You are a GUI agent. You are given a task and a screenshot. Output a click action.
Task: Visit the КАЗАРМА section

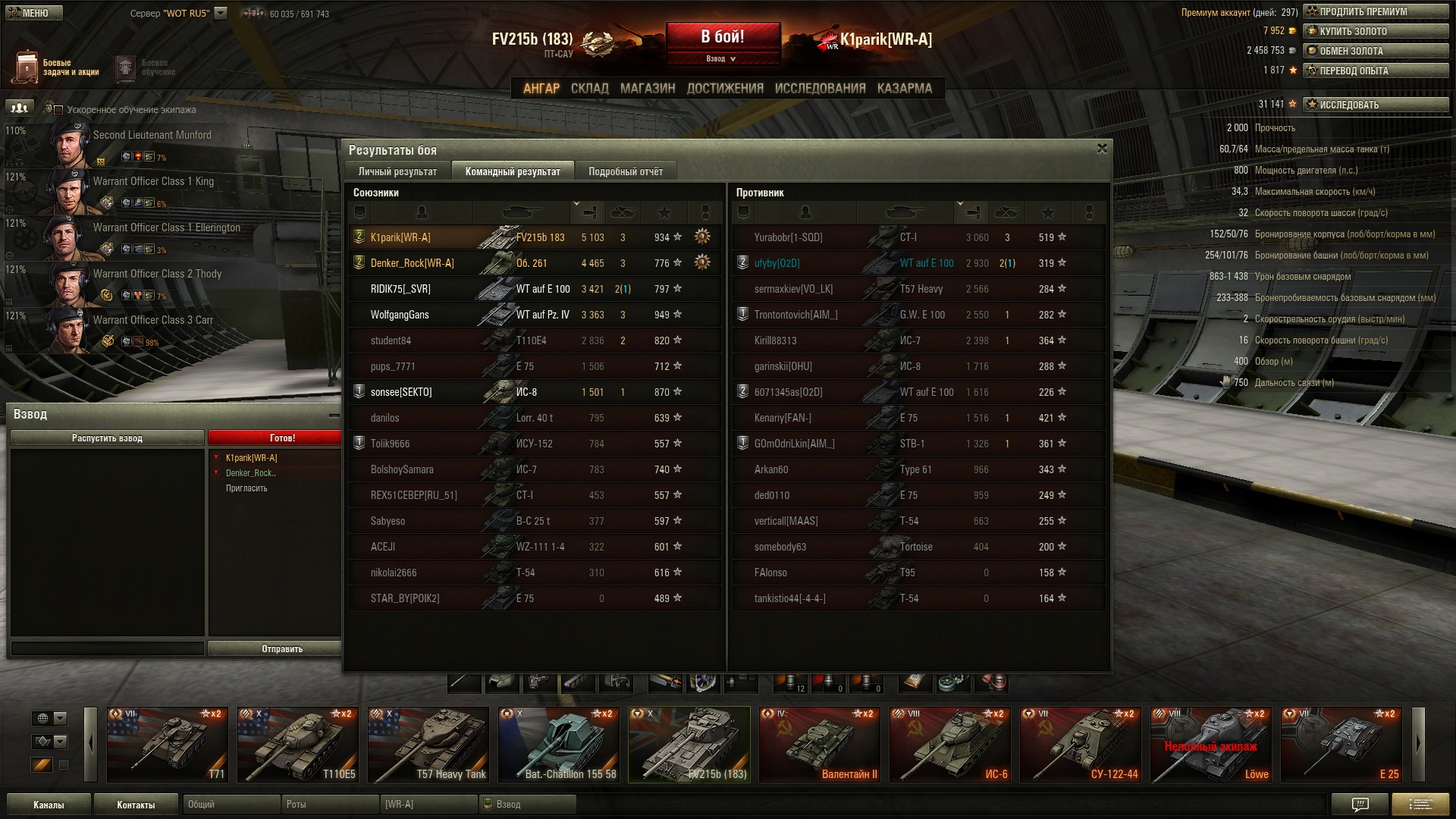(904, 88)
